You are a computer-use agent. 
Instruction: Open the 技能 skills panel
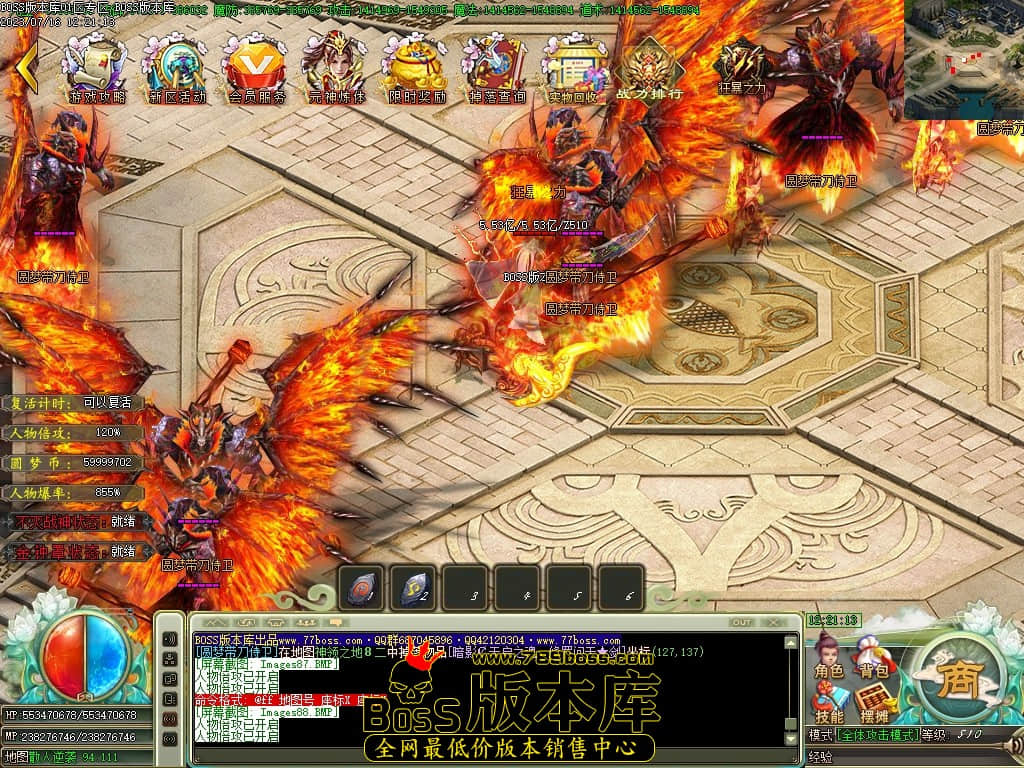pyautogui.click(x=829, y=704)
